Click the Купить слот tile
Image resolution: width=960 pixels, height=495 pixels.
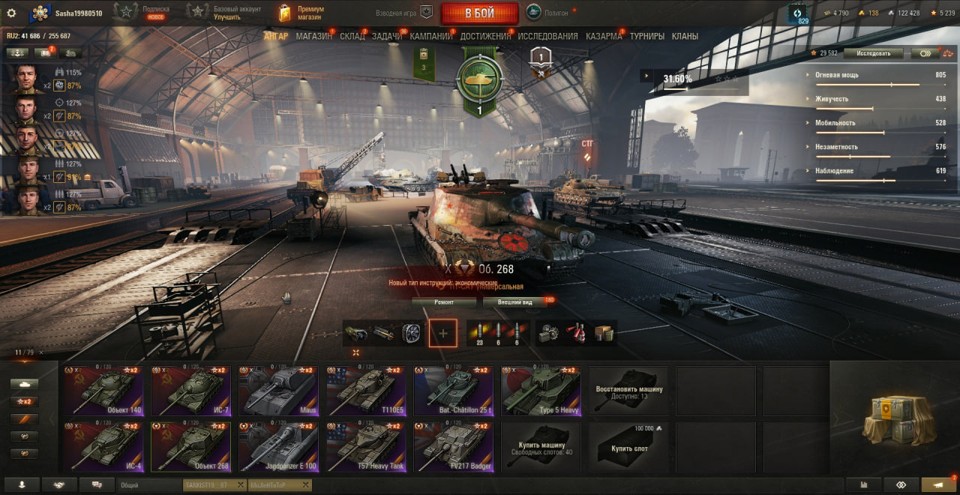pyautogui.click(x=628, y=446)
